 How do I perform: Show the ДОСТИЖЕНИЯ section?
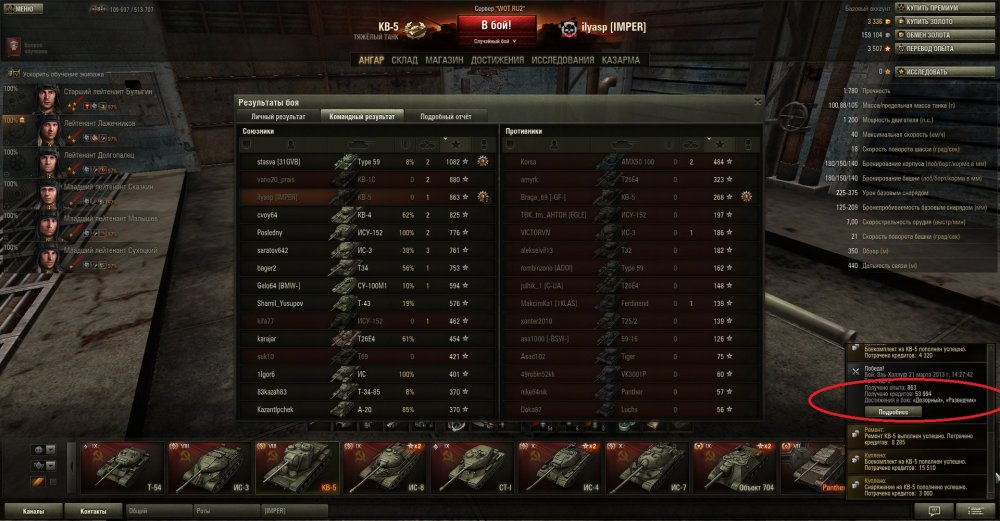click(498, 60)
